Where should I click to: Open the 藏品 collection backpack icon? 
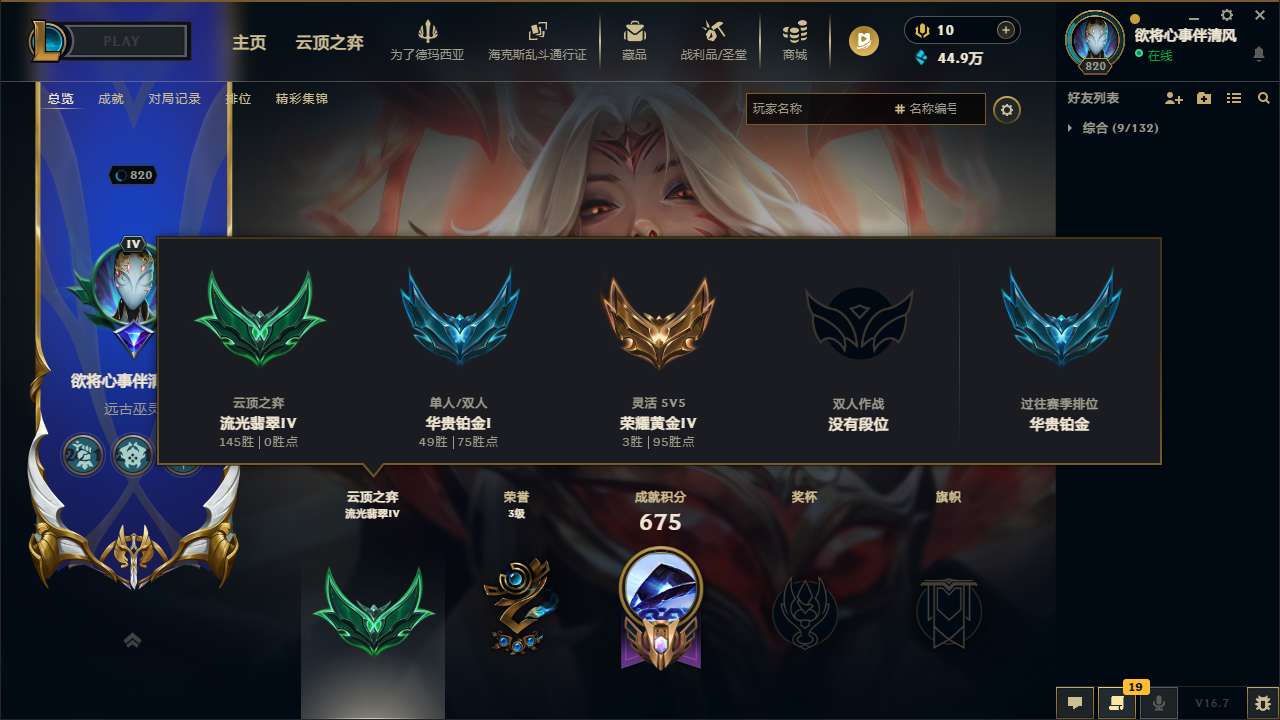tap(634, 40)
